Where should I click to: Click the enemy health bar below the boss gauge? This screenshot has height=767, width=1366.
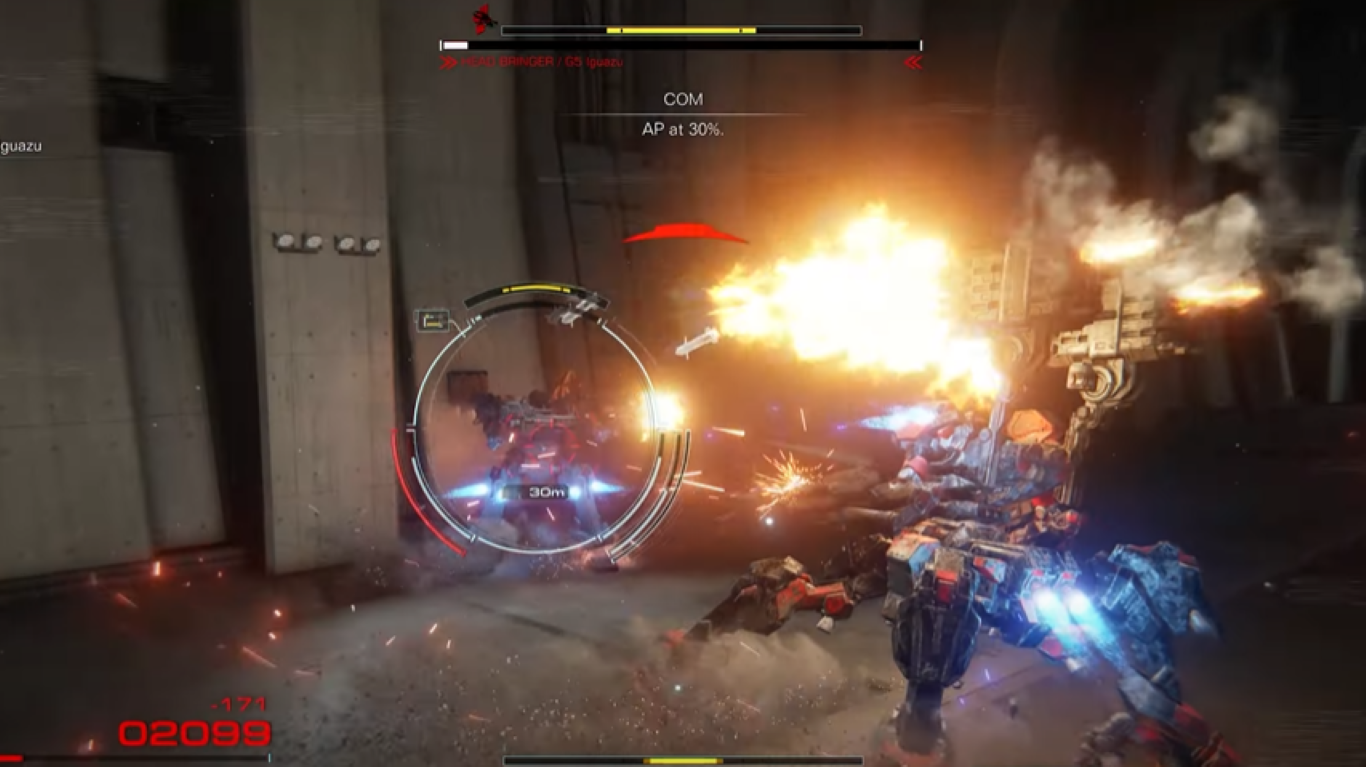678,44
